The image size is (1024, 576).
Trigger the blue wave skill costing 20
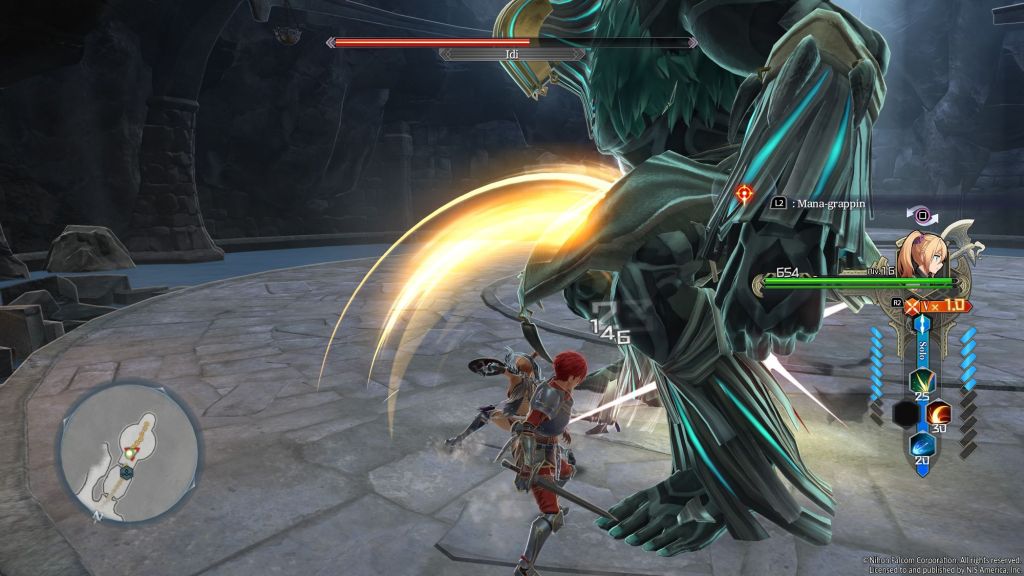[920, 445]
